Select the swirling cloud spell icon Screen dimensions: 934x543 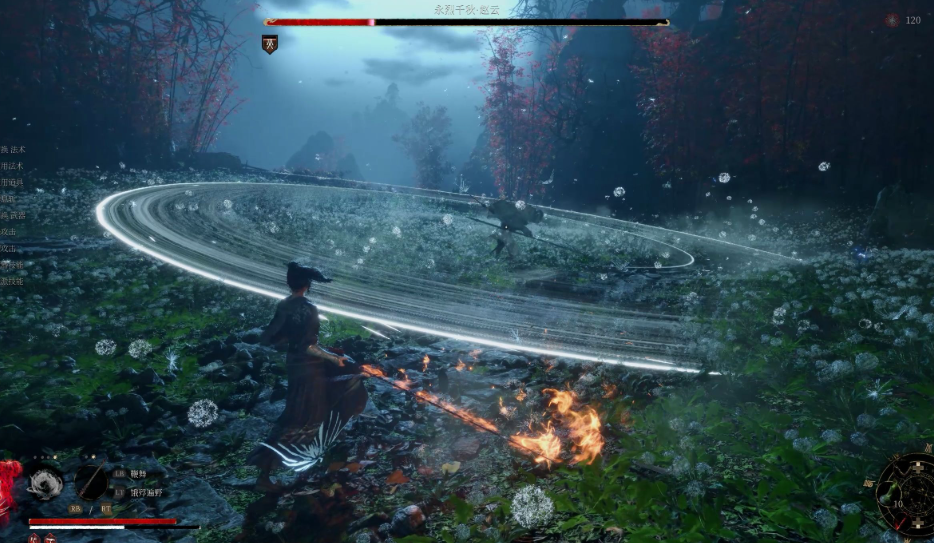(x=44, y=482)
